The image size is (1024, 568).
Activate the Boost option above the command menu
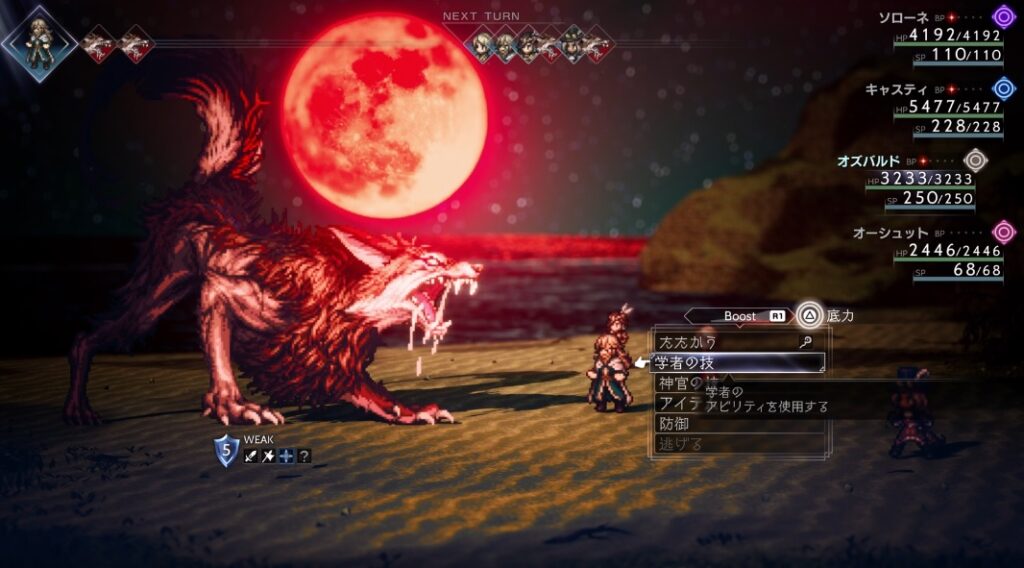coord(740,316)
